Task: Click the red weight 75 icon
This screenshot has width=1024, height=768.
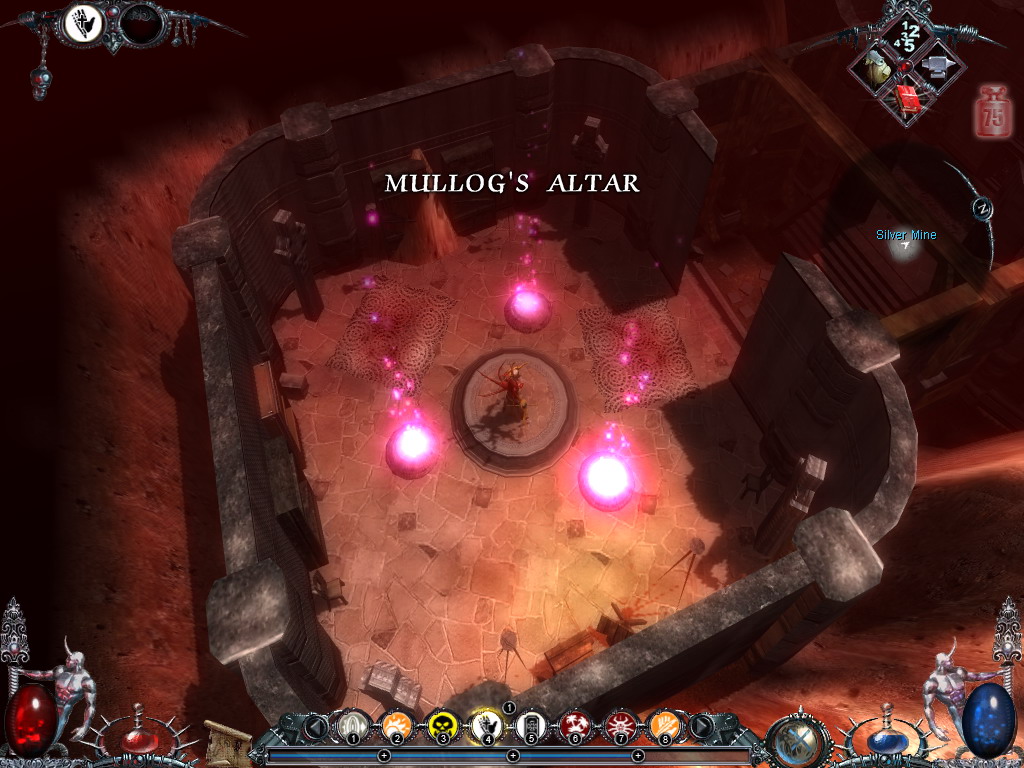Action: pyautogui.click(x=992, y=111)
